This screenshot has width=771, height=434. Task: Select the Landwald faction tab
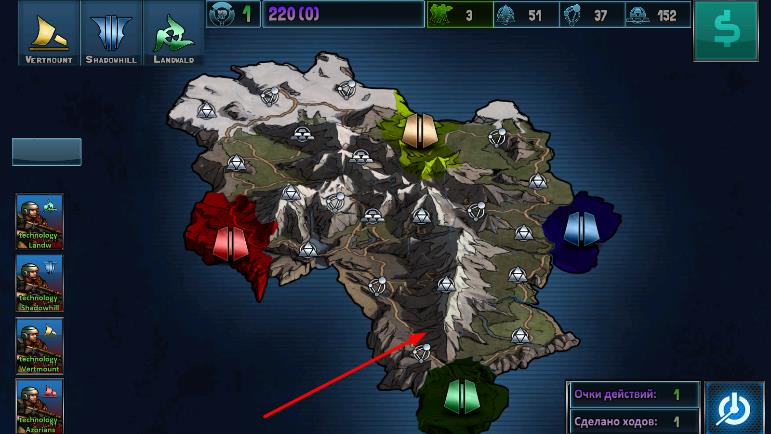pos(173,33)
